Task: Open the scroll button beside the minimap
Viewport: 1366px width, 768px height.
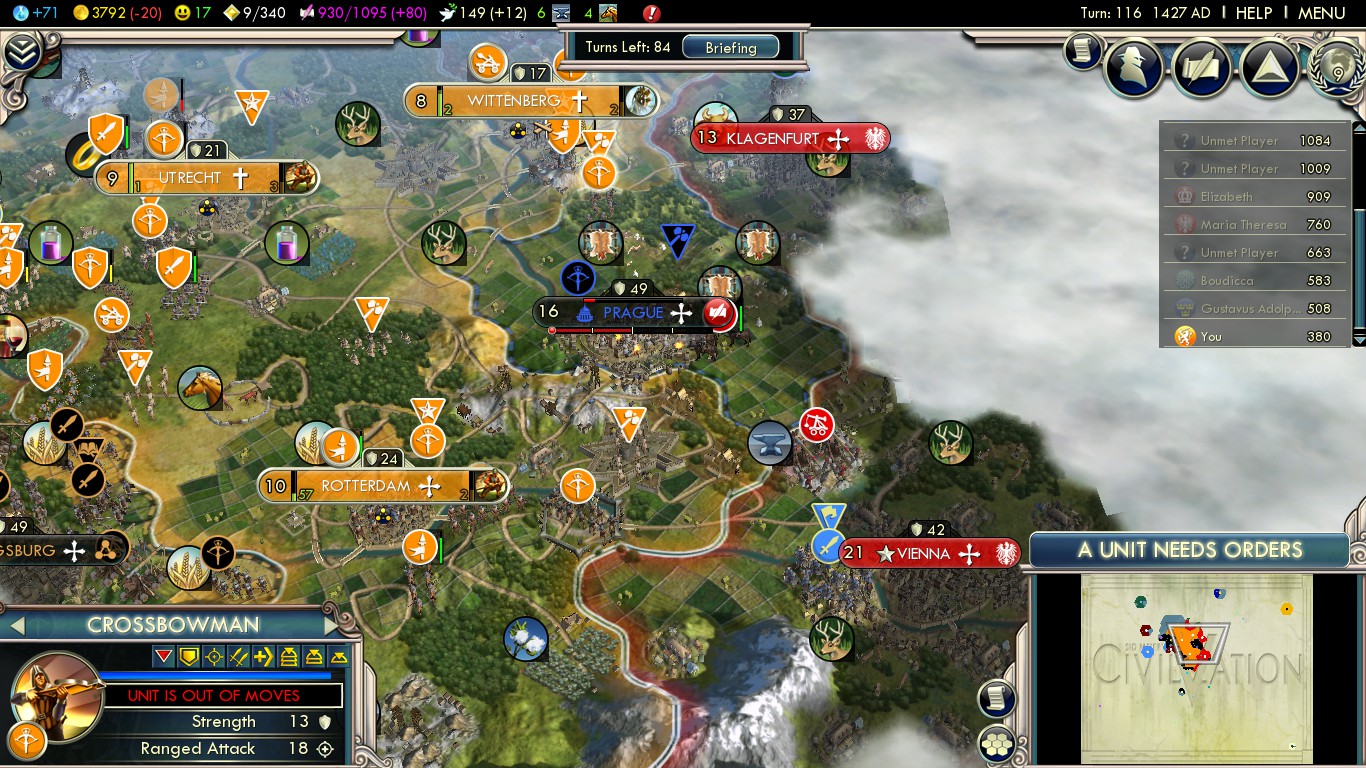Action: click(x=997, y=698)
